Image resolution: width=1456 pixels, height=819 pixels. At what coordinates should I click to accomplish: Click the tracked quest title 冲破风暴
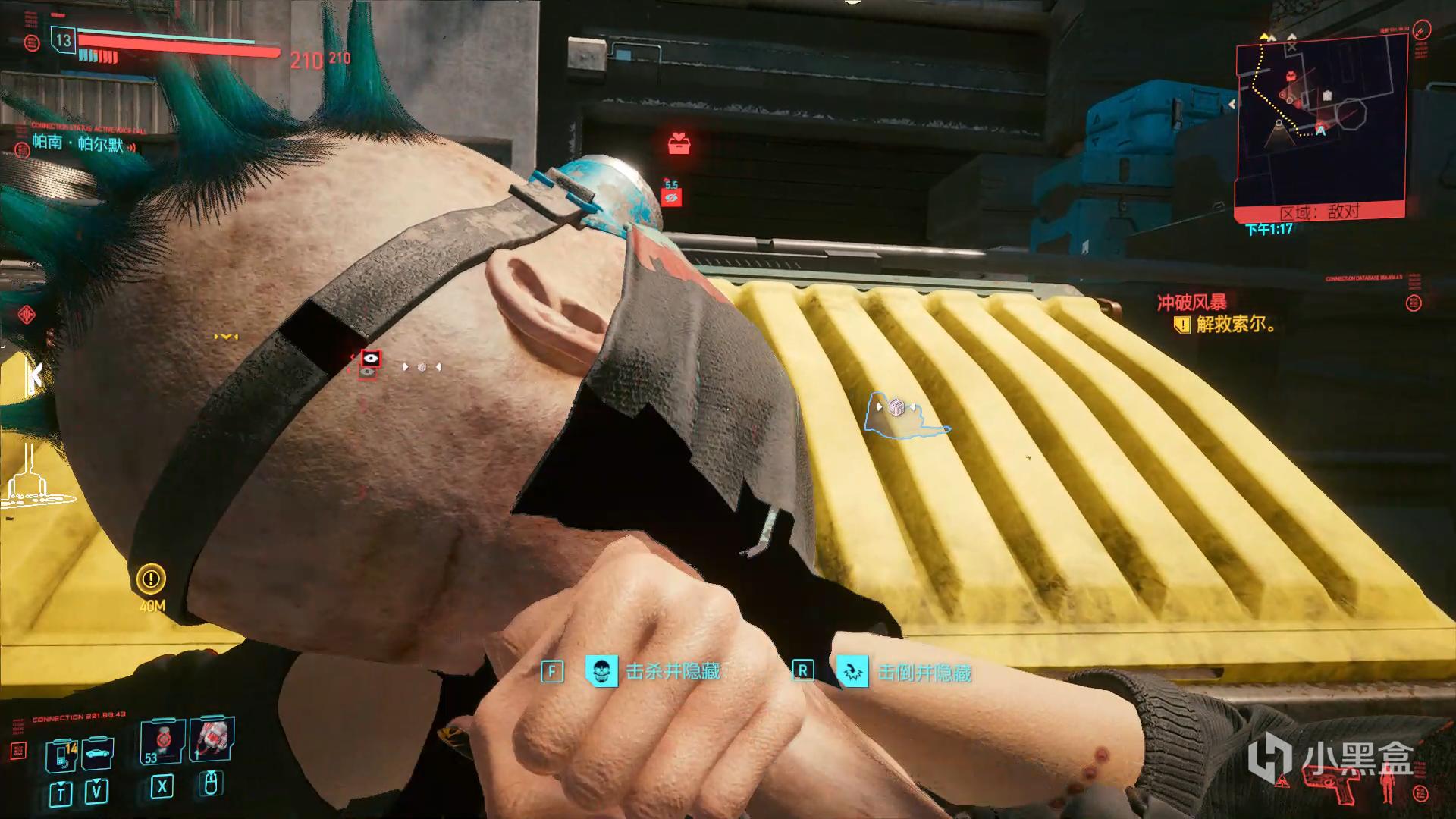tap(1191, 303)
